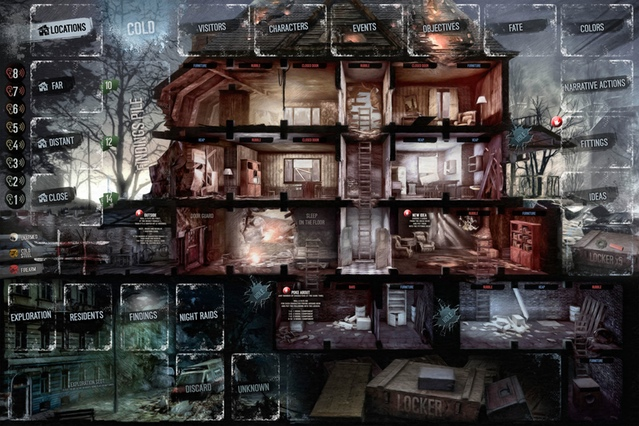This screenshot has height=426, width=639.
Task: Open the Visitors deck slot
Action: (x=212, y=29)
